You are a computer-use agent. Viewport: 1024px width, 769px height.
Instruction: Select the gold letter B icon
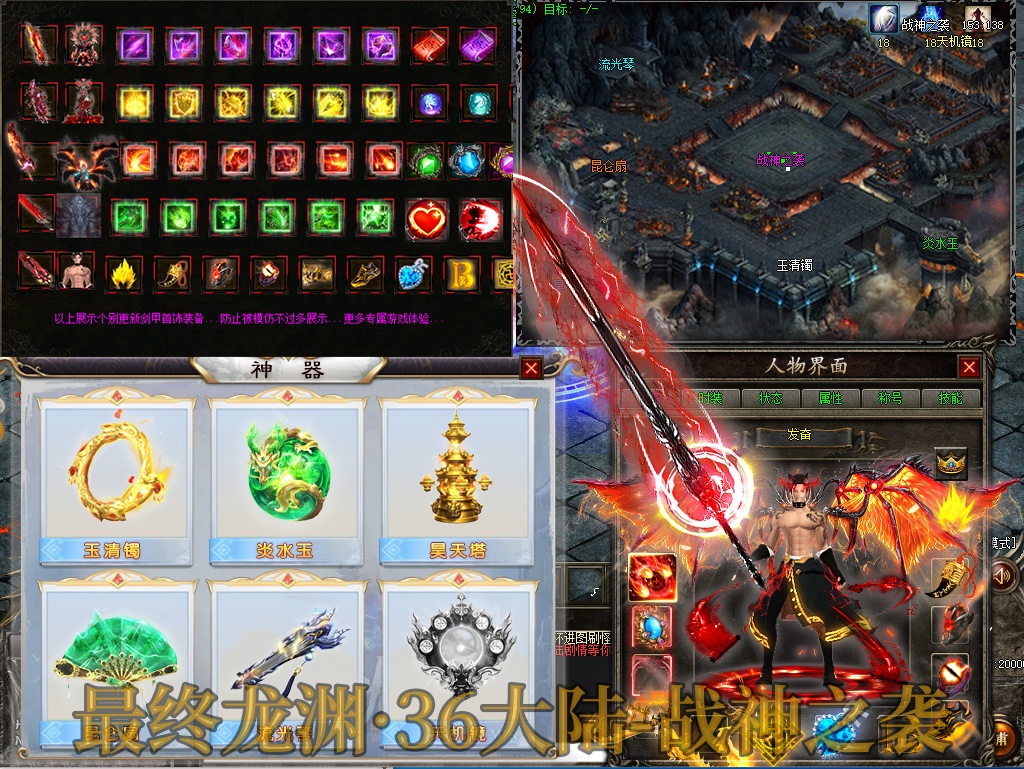click(x=462, y=274)
